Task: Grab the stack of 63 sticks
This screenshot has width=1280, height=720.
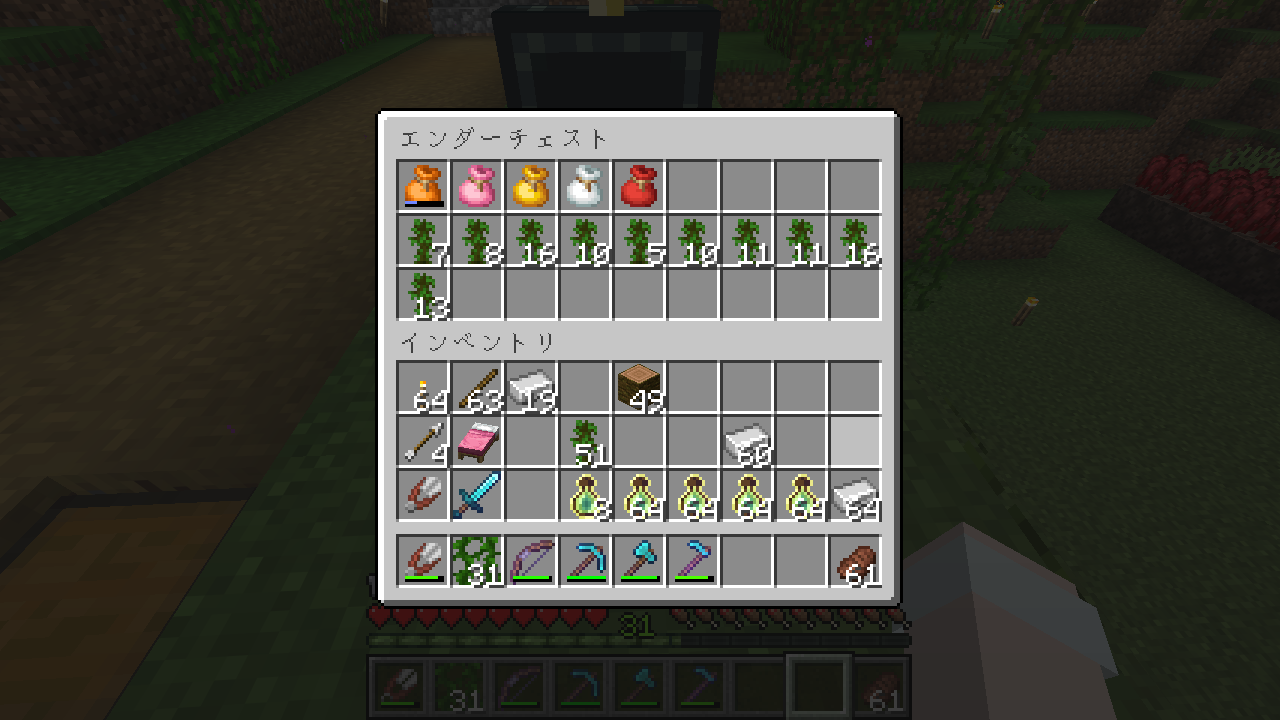Action: coord(477,387)
